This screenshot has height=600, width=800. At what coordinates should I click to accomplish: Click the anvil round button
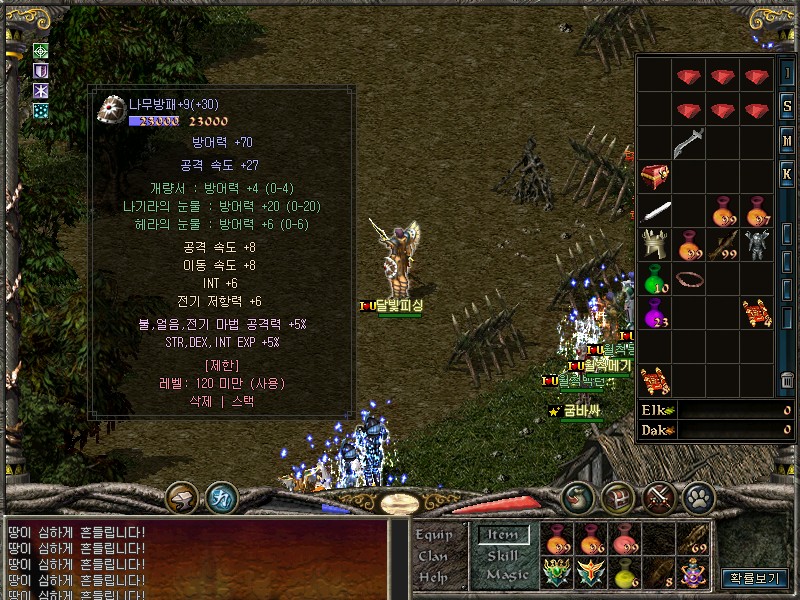(181, 496)
